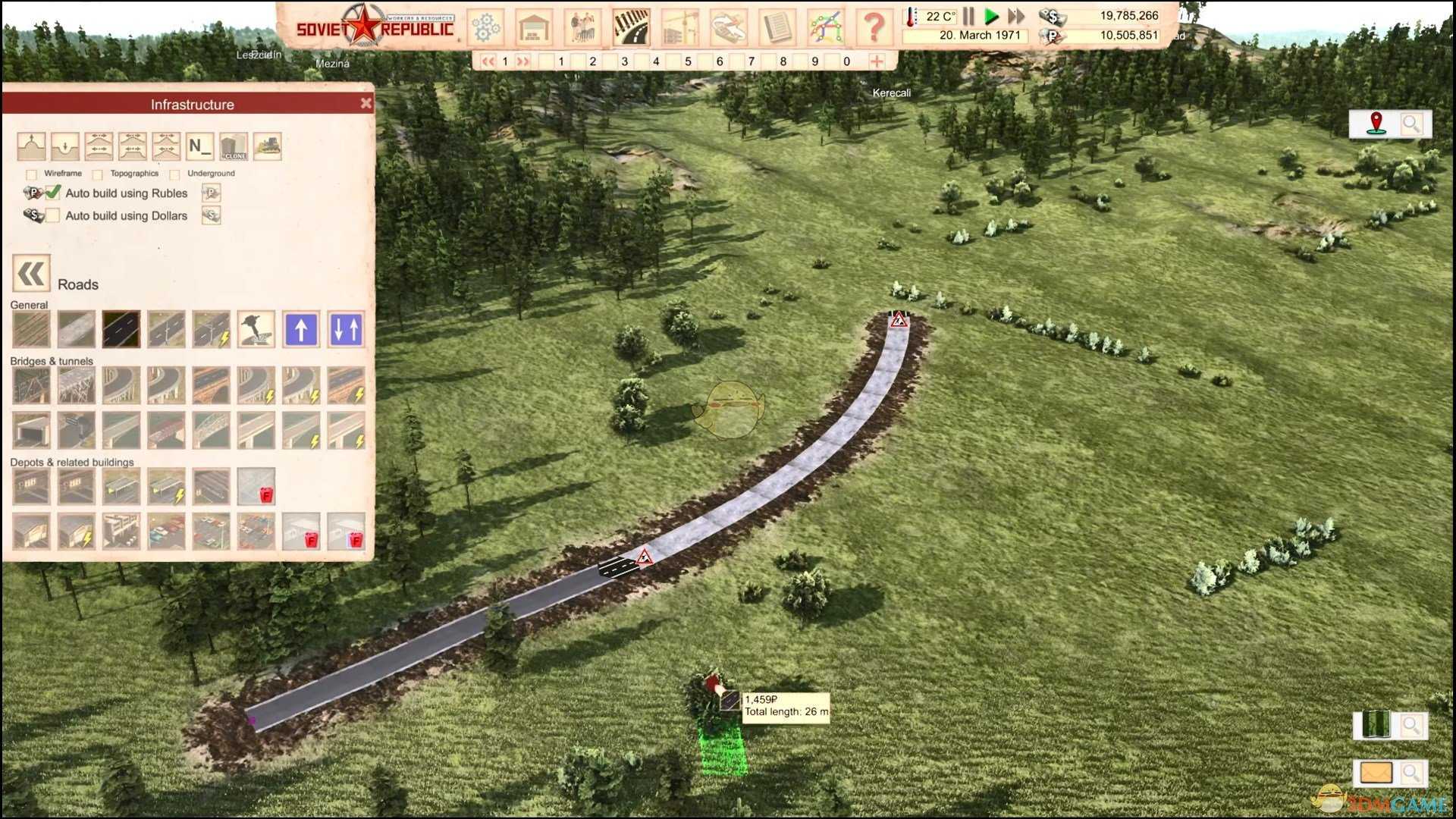This screenshot has width=1456, height=819.
Task: Select the raise terrain tool
Action: 31,146
